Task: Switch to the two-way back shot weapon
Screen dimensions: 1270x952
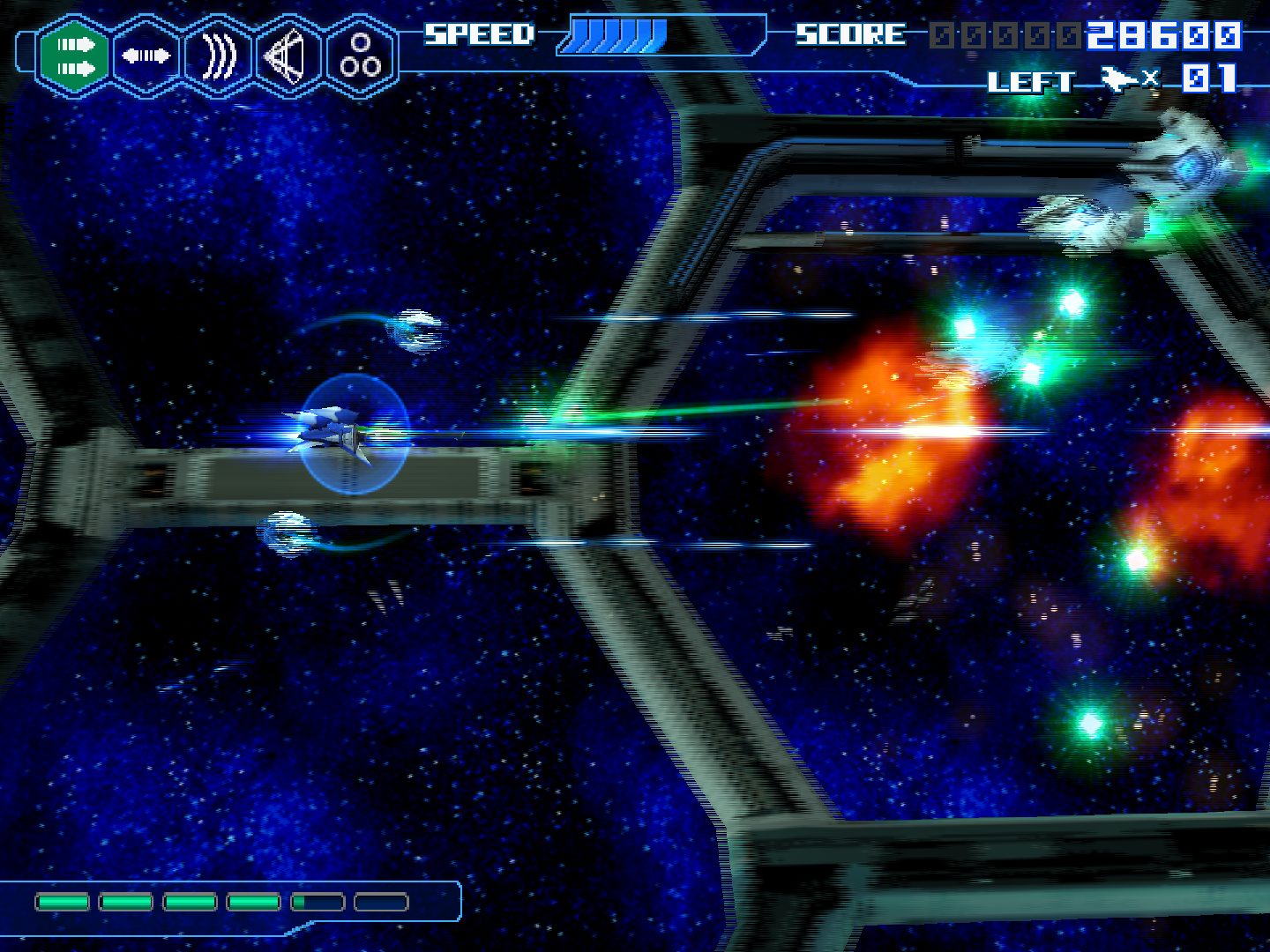Action: click(146, 56)
